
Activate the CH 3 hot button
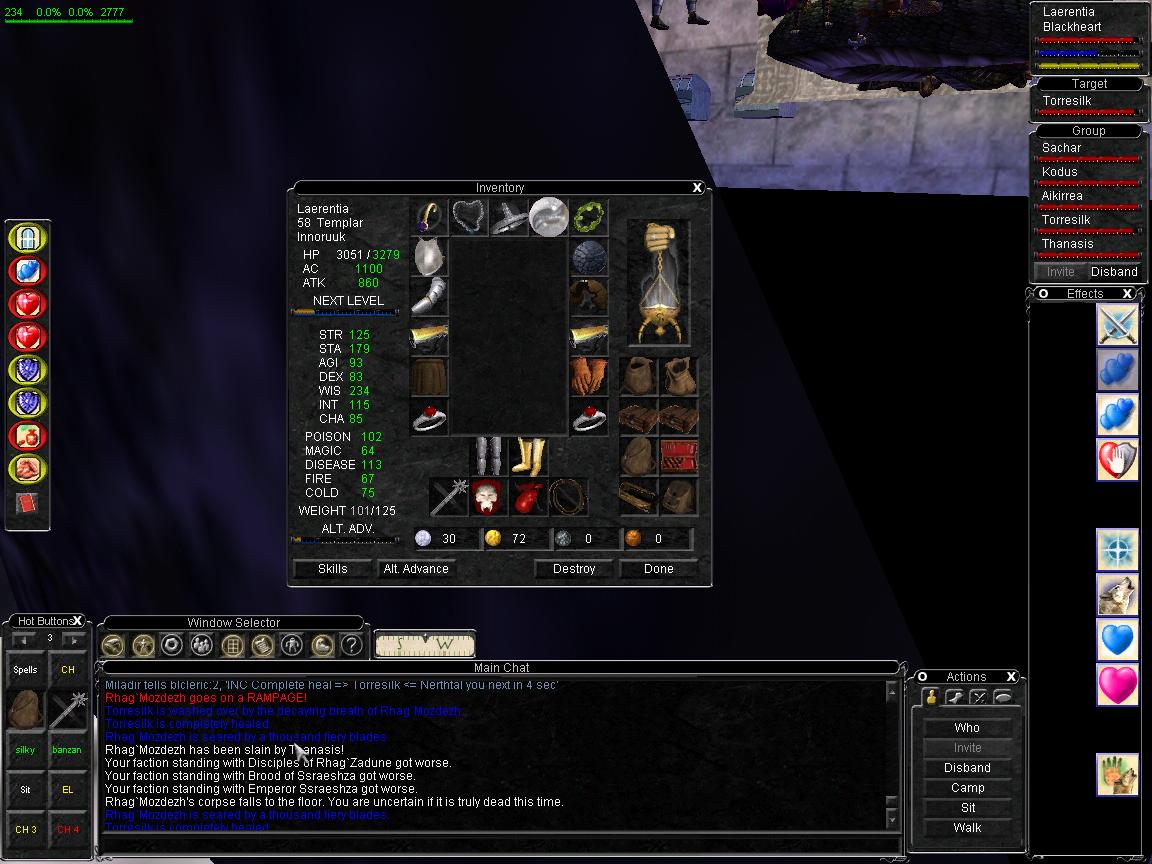[x=26, y=830]
